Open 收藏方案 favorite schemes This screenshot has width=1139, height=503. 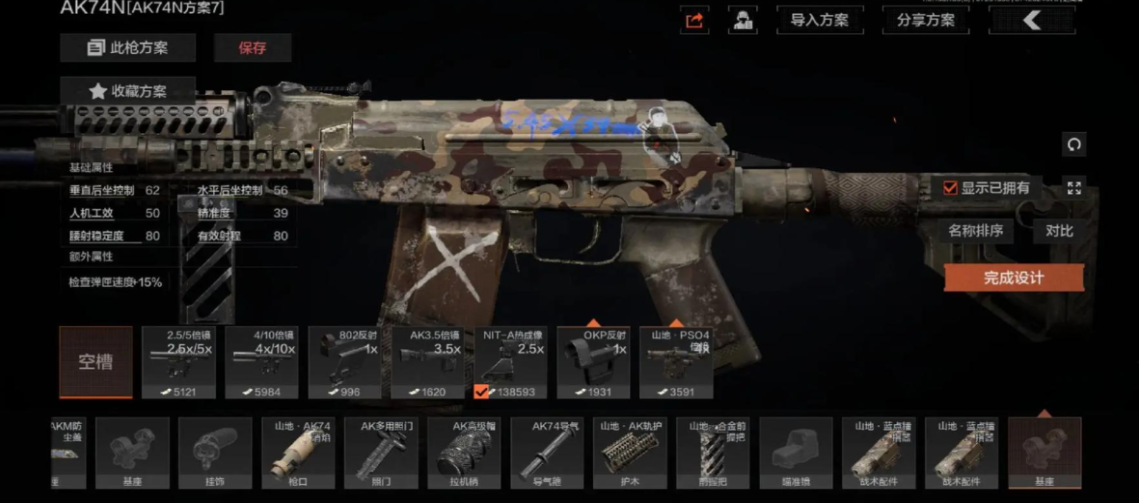point(127,91)
